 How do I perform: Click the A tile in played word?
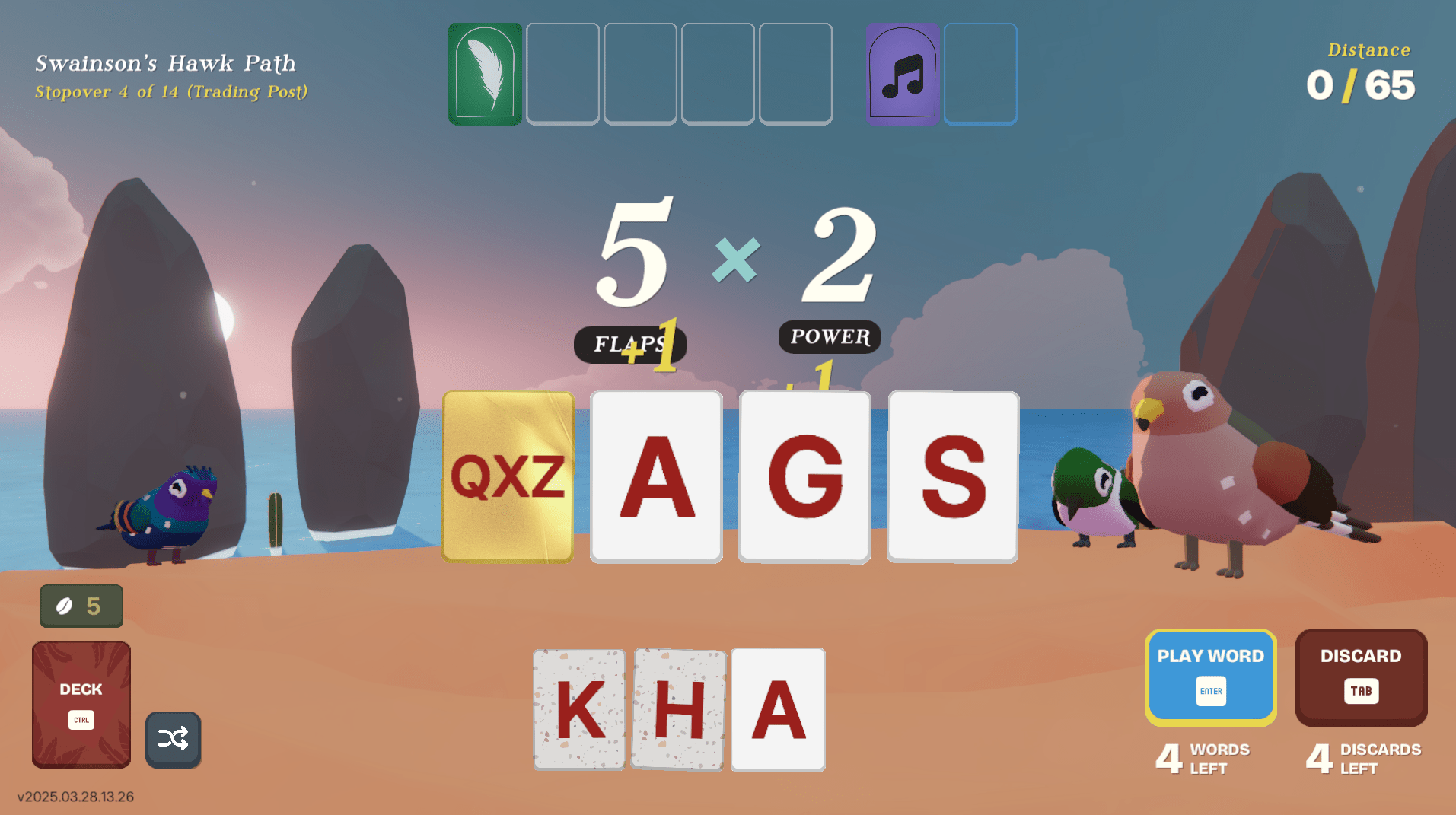pyautogui.click(x=656, y=477)
